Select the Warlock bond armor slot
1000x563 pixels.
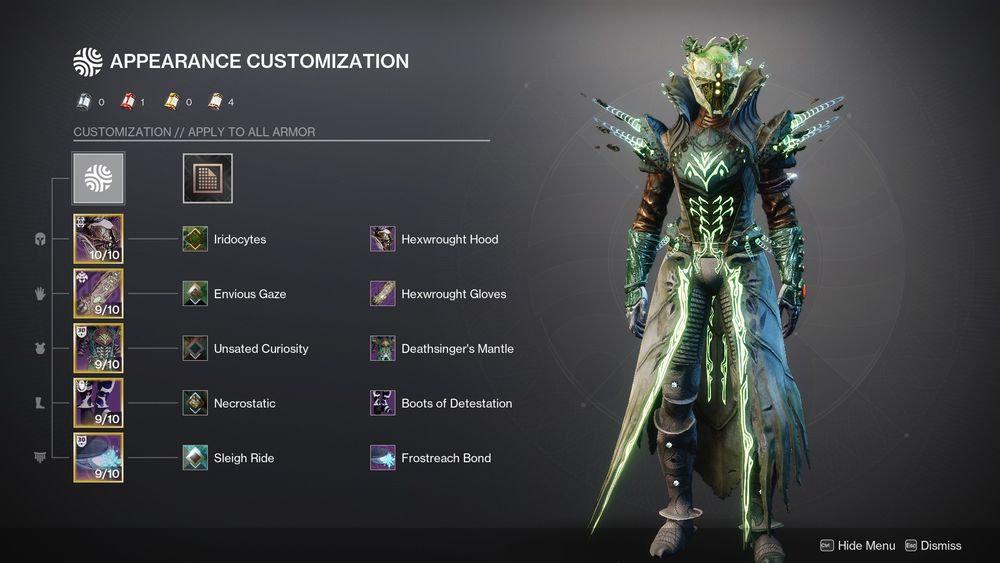98,458
